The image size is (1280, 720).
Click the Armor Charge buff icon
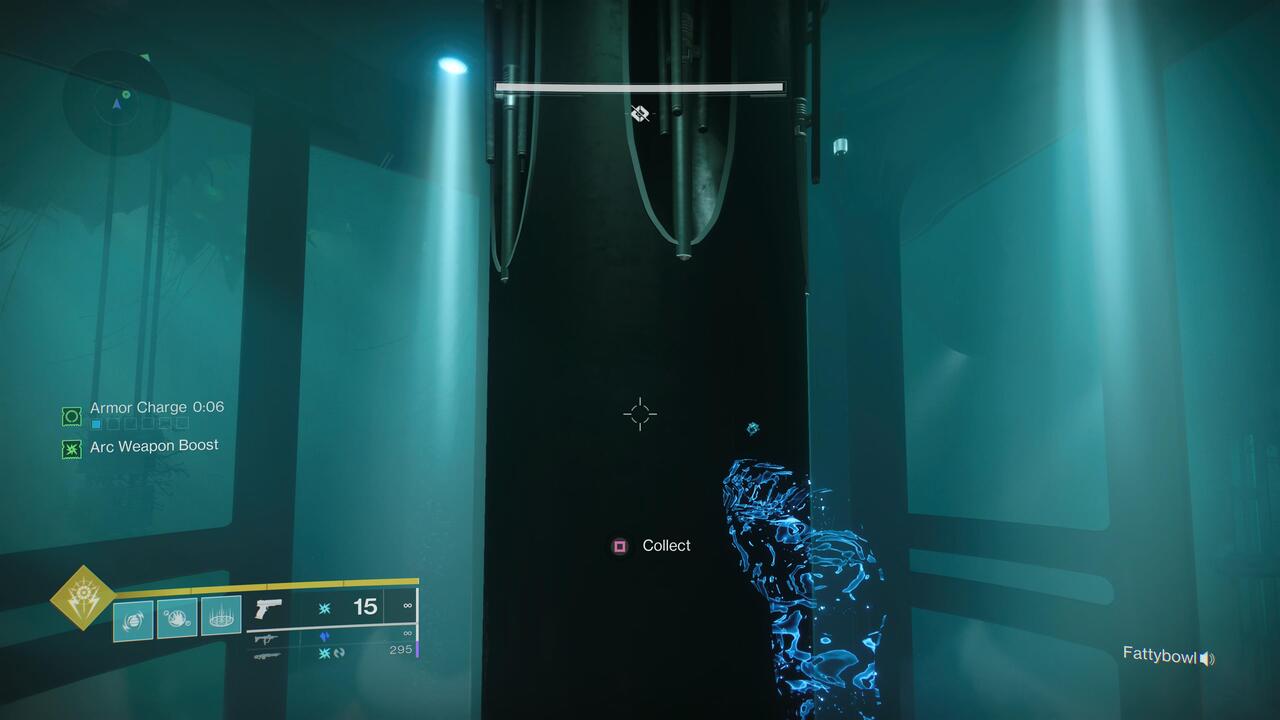(70, 415)
